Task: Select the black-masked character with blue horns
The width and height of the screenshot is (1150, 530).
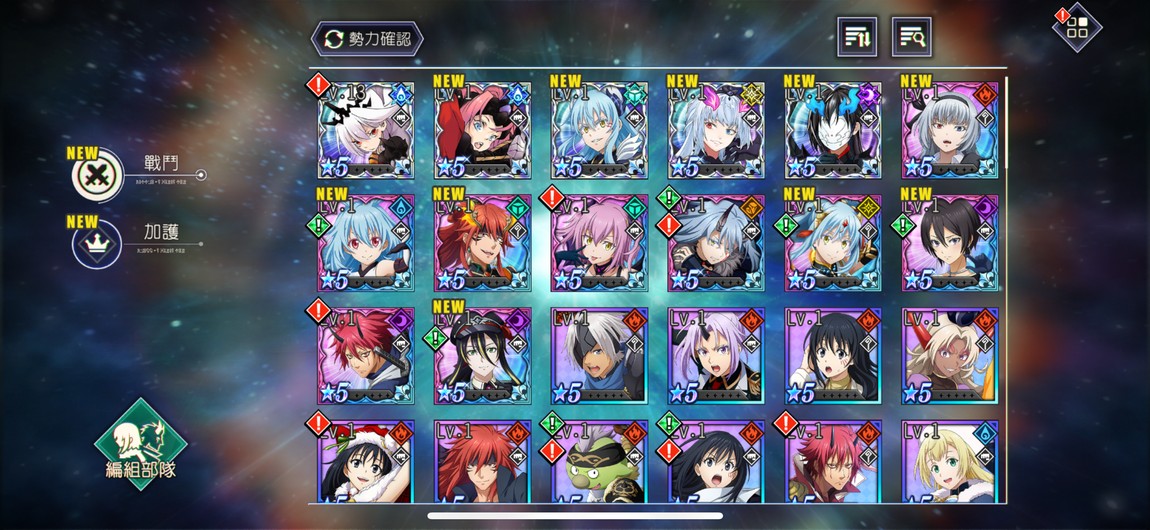Action: tap(833, 131)
